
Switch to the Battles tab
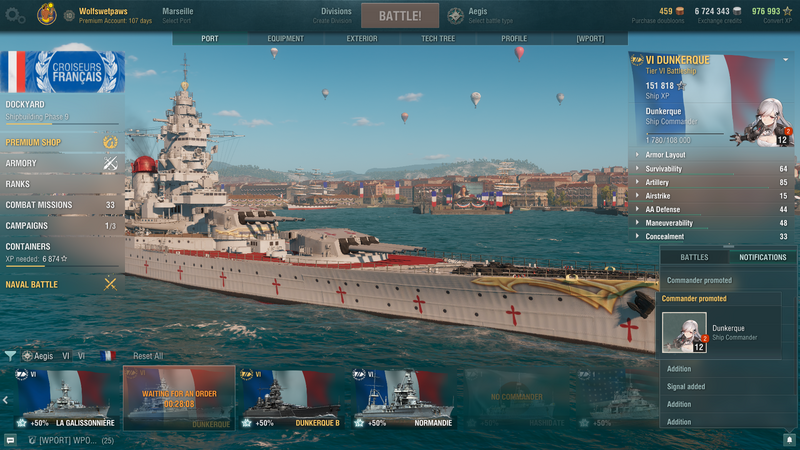694,258
